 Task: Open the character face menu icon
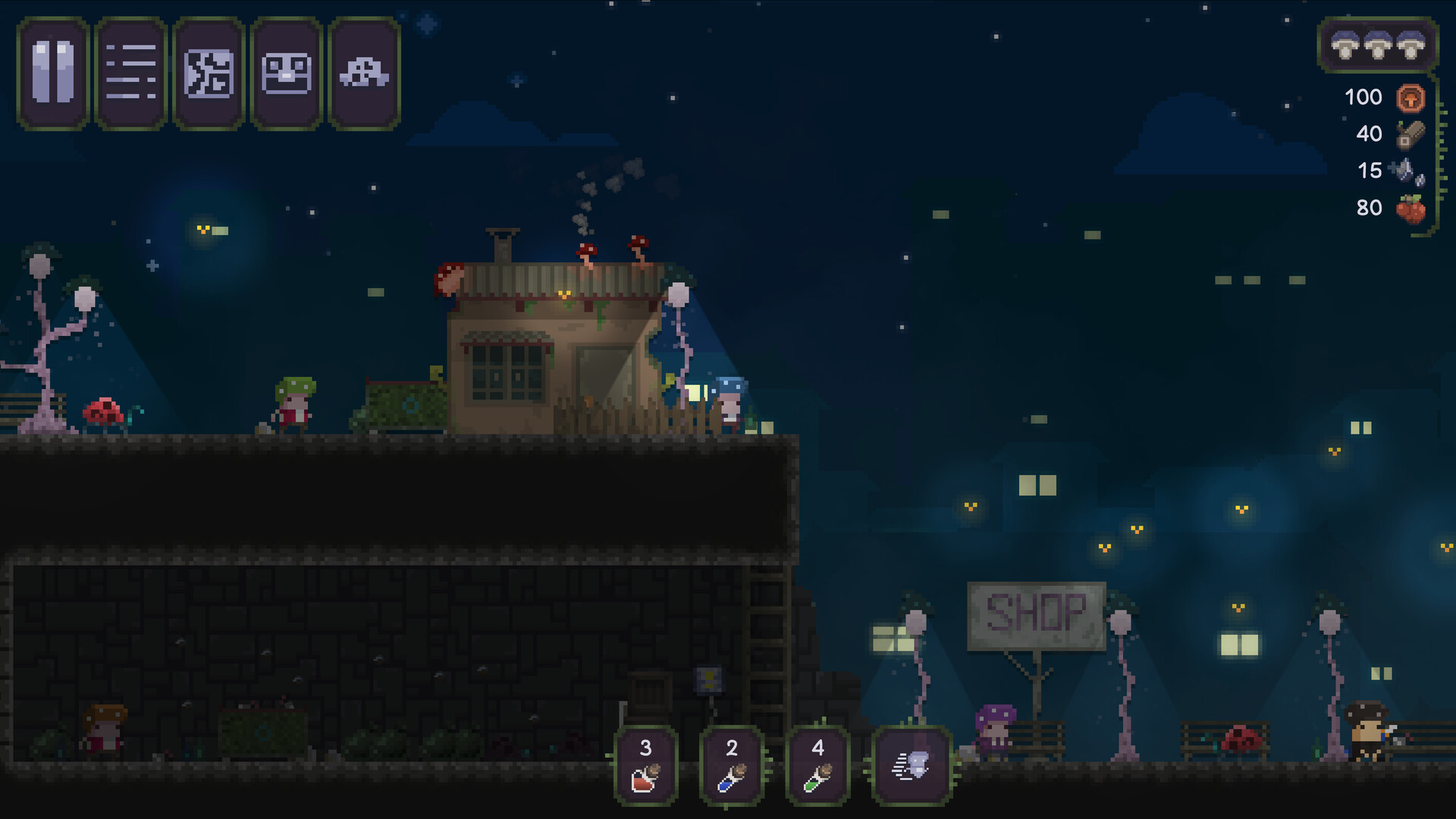tap(287, 73)
